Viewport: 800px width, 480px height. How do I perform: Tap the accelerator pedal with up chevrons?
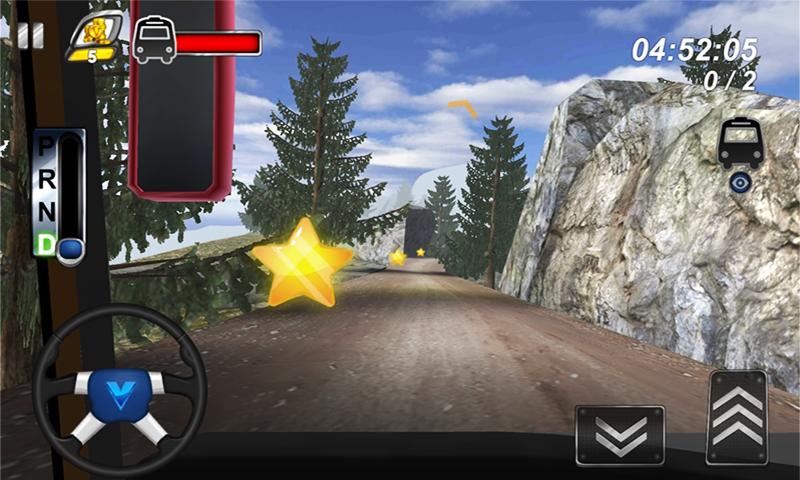[737, 418]
